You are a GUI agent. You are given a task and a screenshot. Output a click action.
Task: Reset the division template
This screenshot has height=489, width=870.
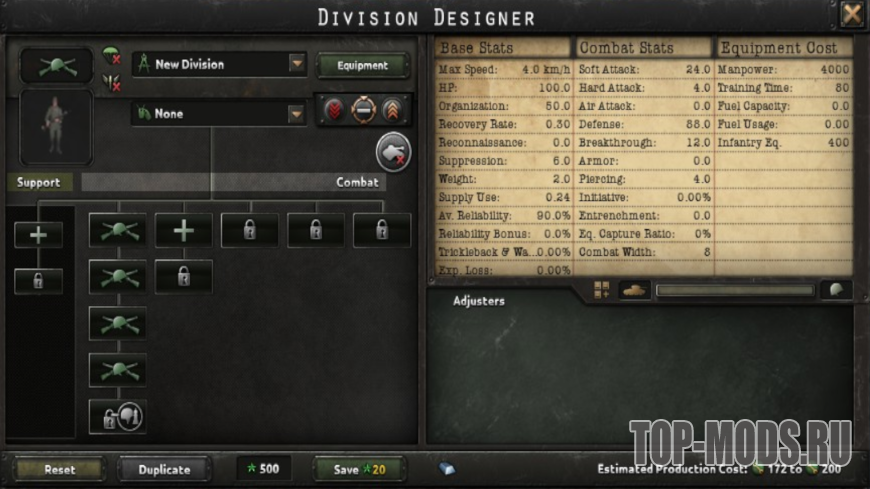pos(60,469)
